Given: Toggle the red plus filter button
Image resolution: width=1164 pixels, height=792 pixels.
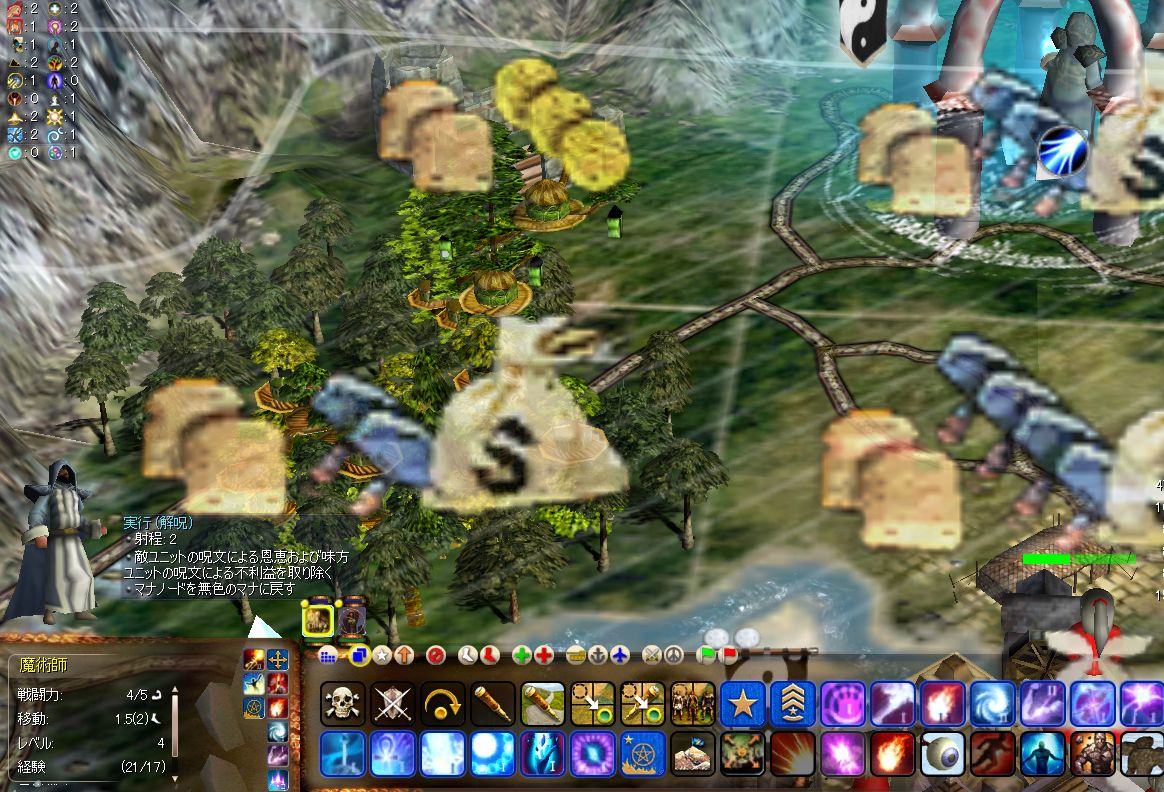Looking at the screenshot, I should pyautogui.click(x=544, y=656).
